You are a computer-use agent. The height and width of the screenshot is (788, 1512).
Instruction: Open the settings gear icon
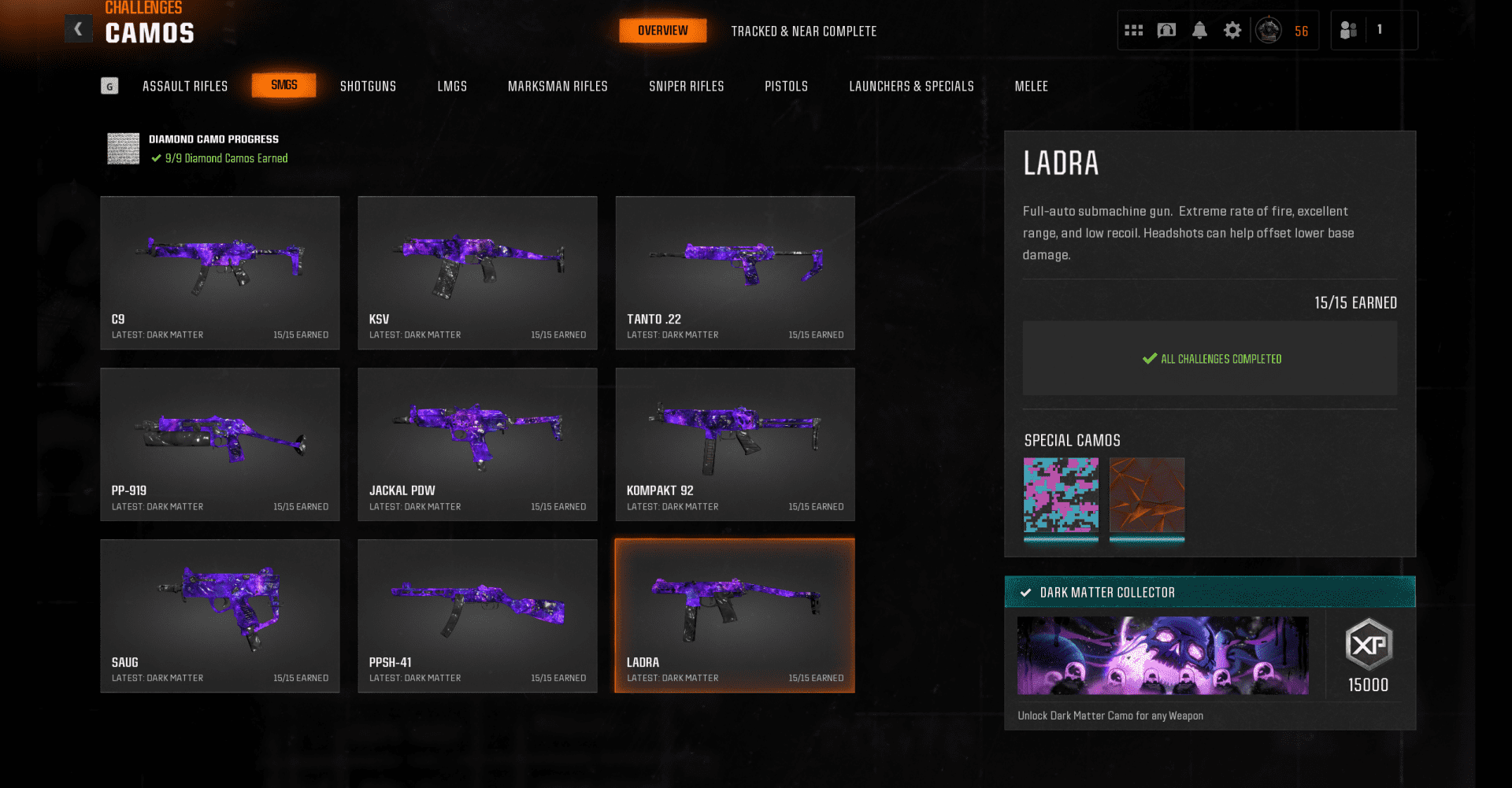tap(1232, 31)
